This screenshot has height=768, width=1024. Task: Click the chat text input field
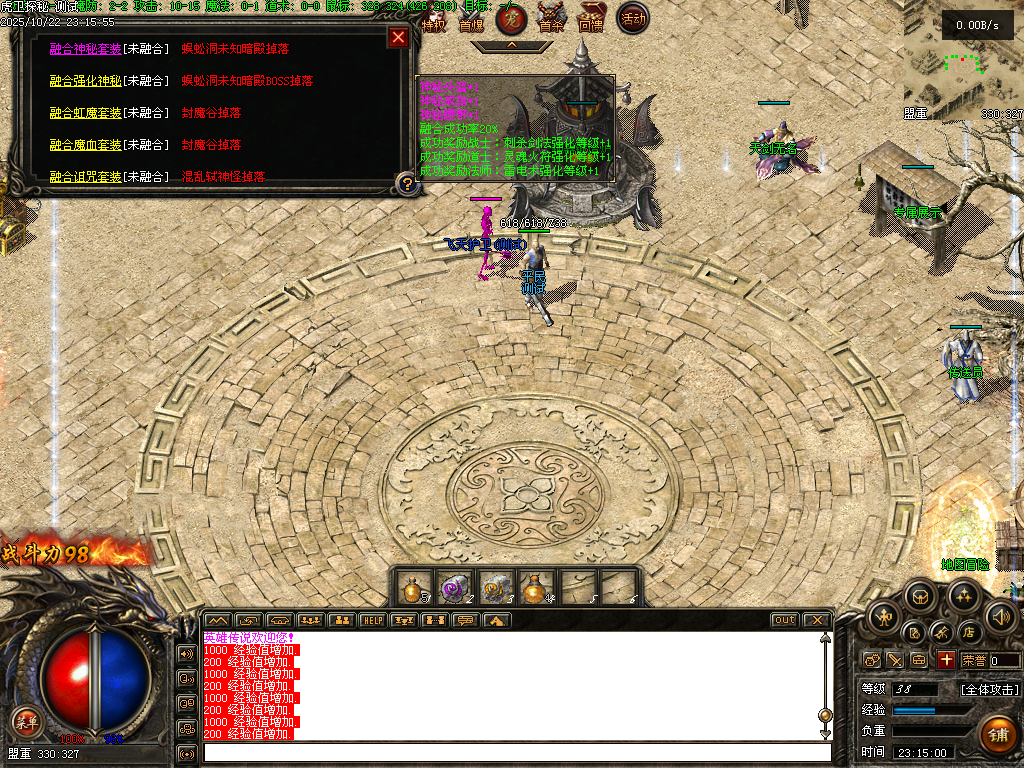516,752
